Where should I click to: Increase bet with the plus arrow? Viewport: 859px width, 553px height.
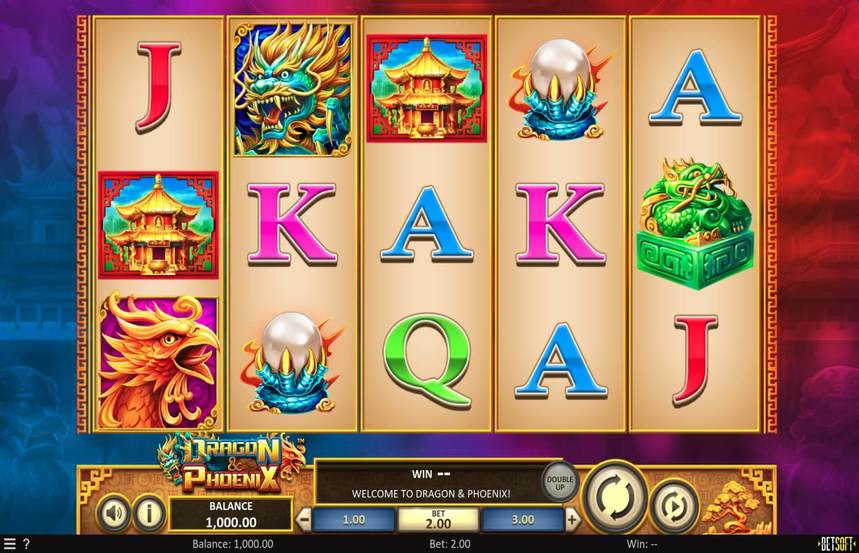572,520
